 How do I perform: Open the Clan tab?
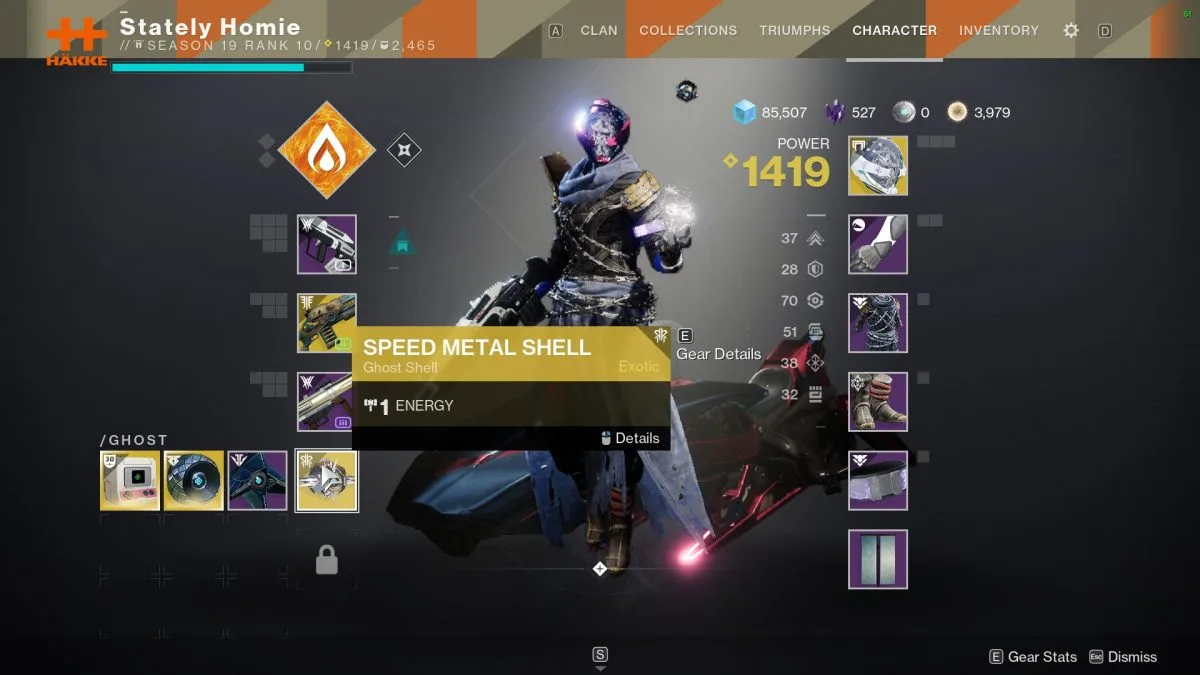click(x=599, y=31)
